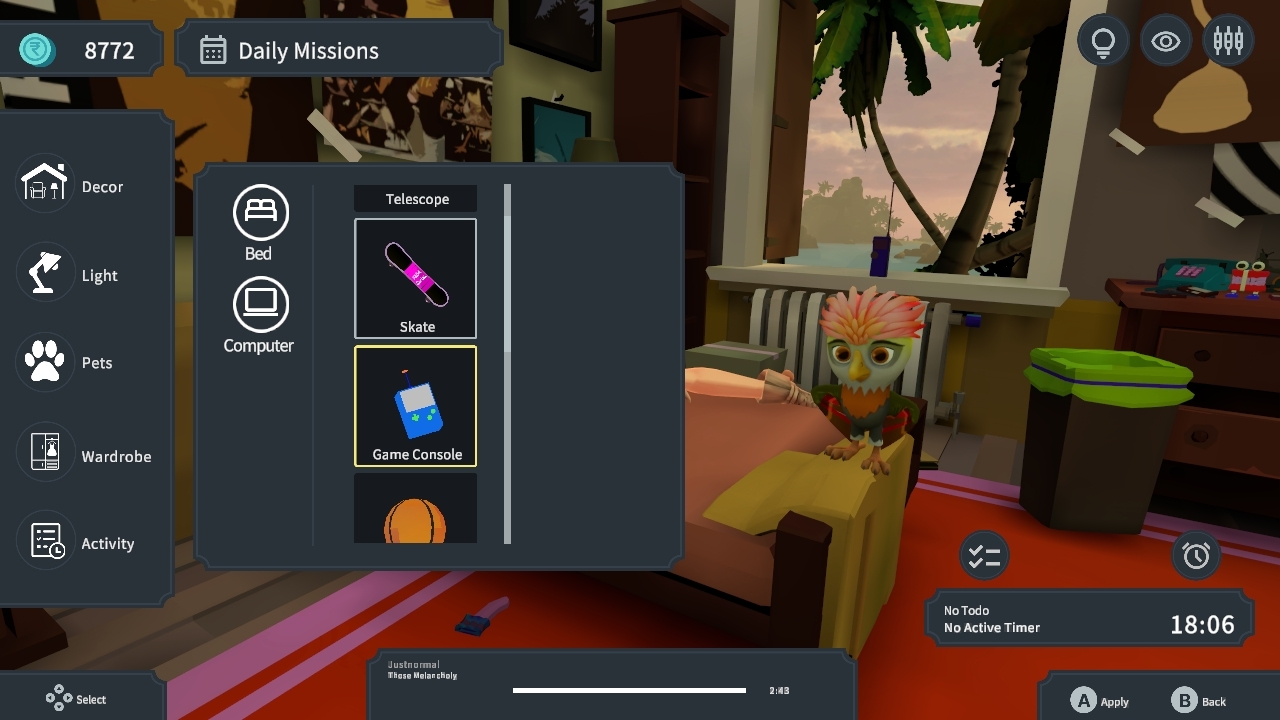Open the Activity panel icon
The image size is (1280, 720).
[44, 543]
